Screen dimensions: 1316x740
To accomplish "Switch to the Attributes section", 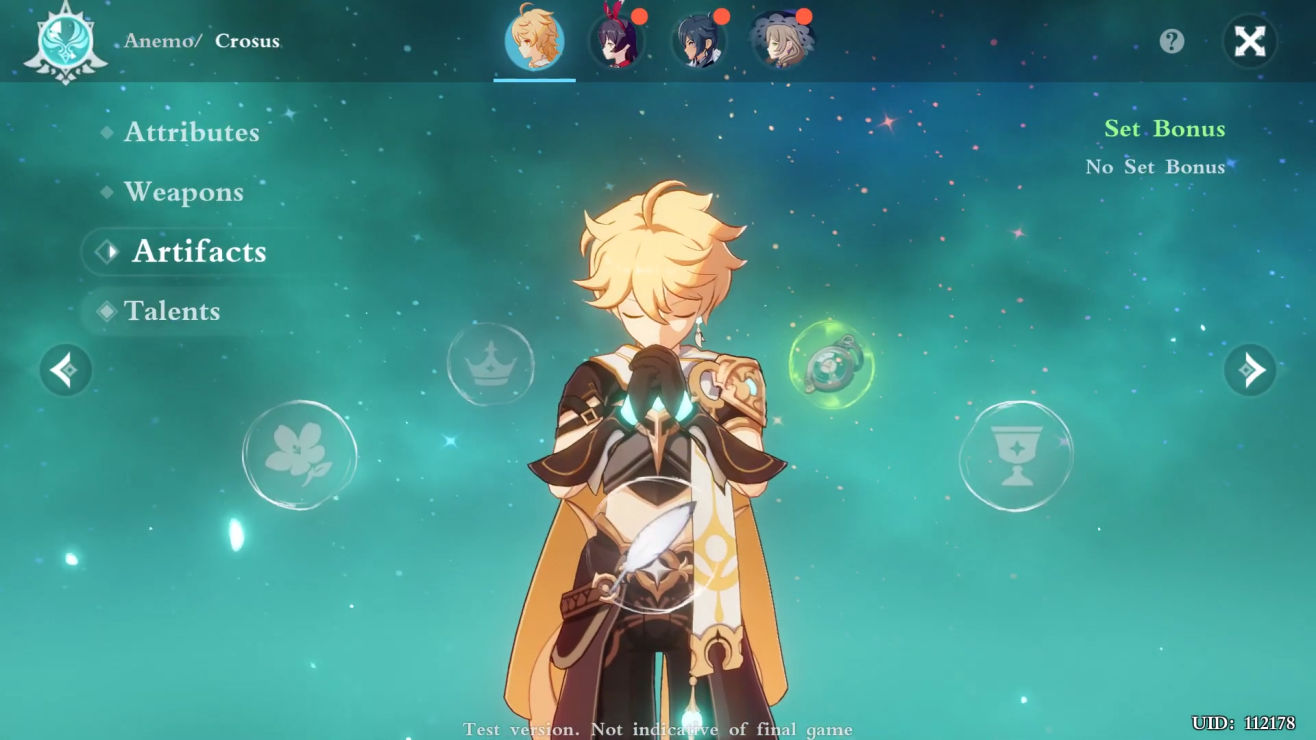I will pyautogui.click(x=190, y=132).
